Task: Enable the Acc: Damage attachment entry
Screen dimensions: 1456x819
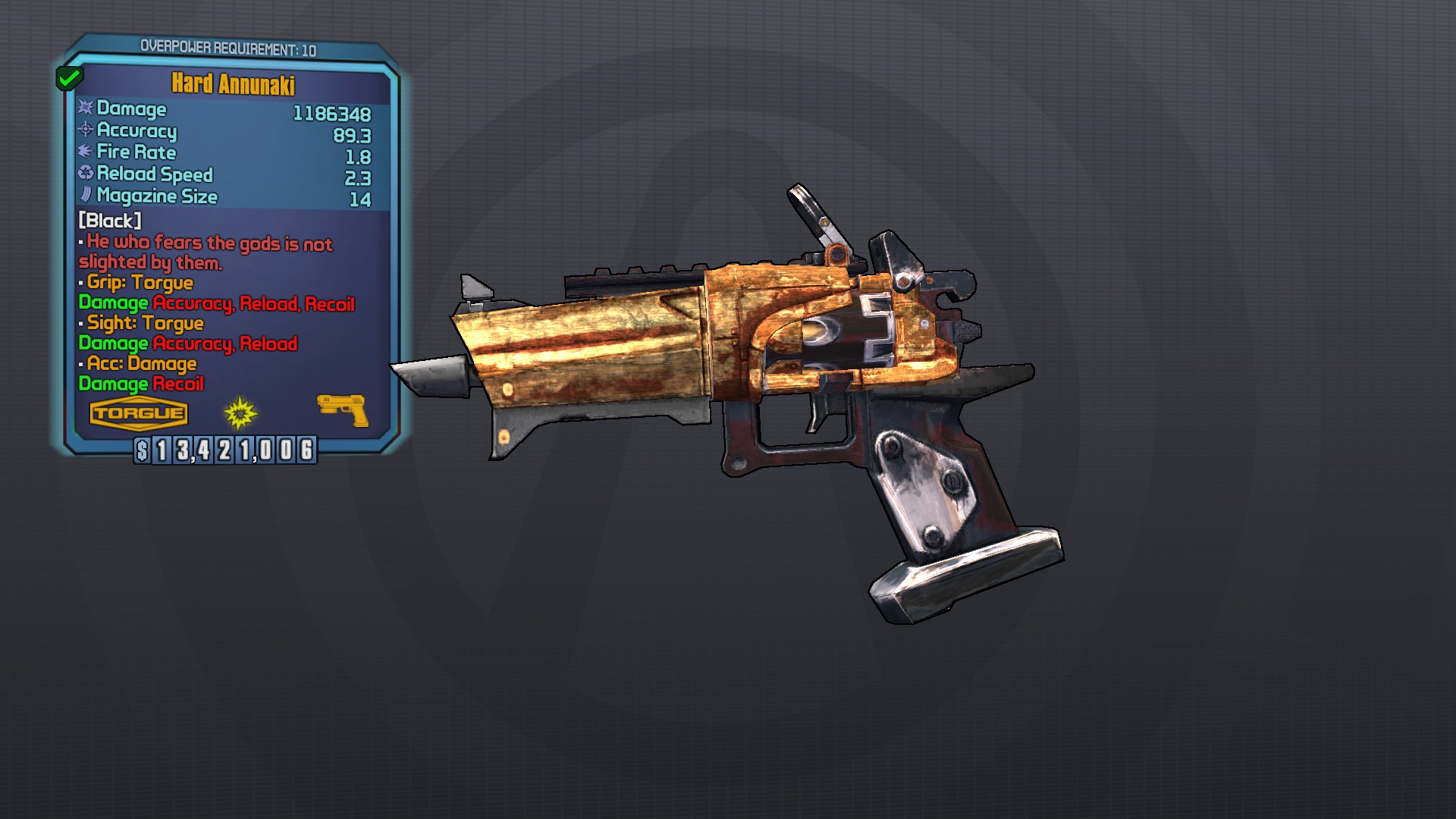Action: point(137,364)
